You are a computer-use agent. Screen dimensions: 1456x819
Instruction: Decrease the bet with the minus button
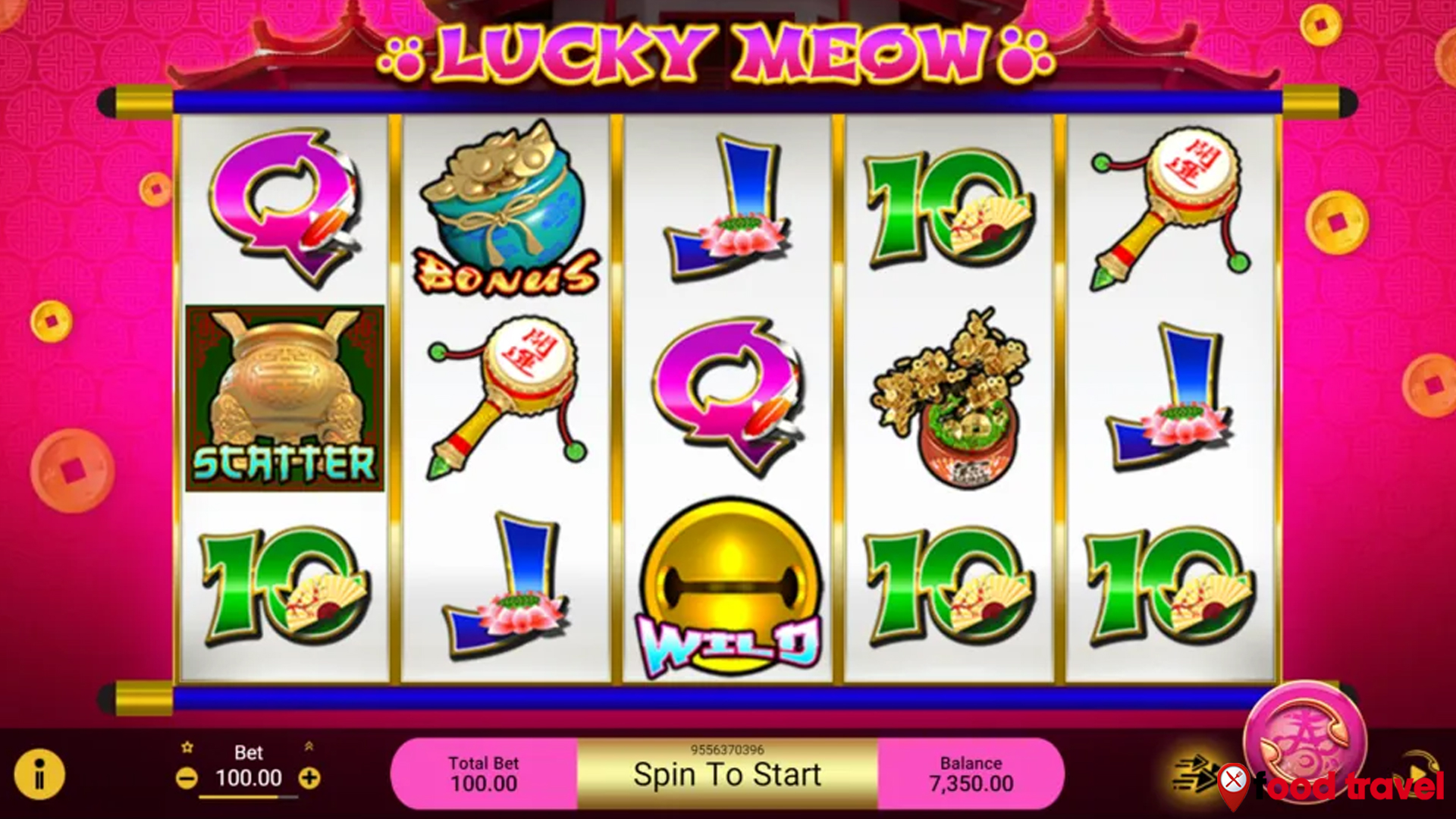tap(187, 778)
